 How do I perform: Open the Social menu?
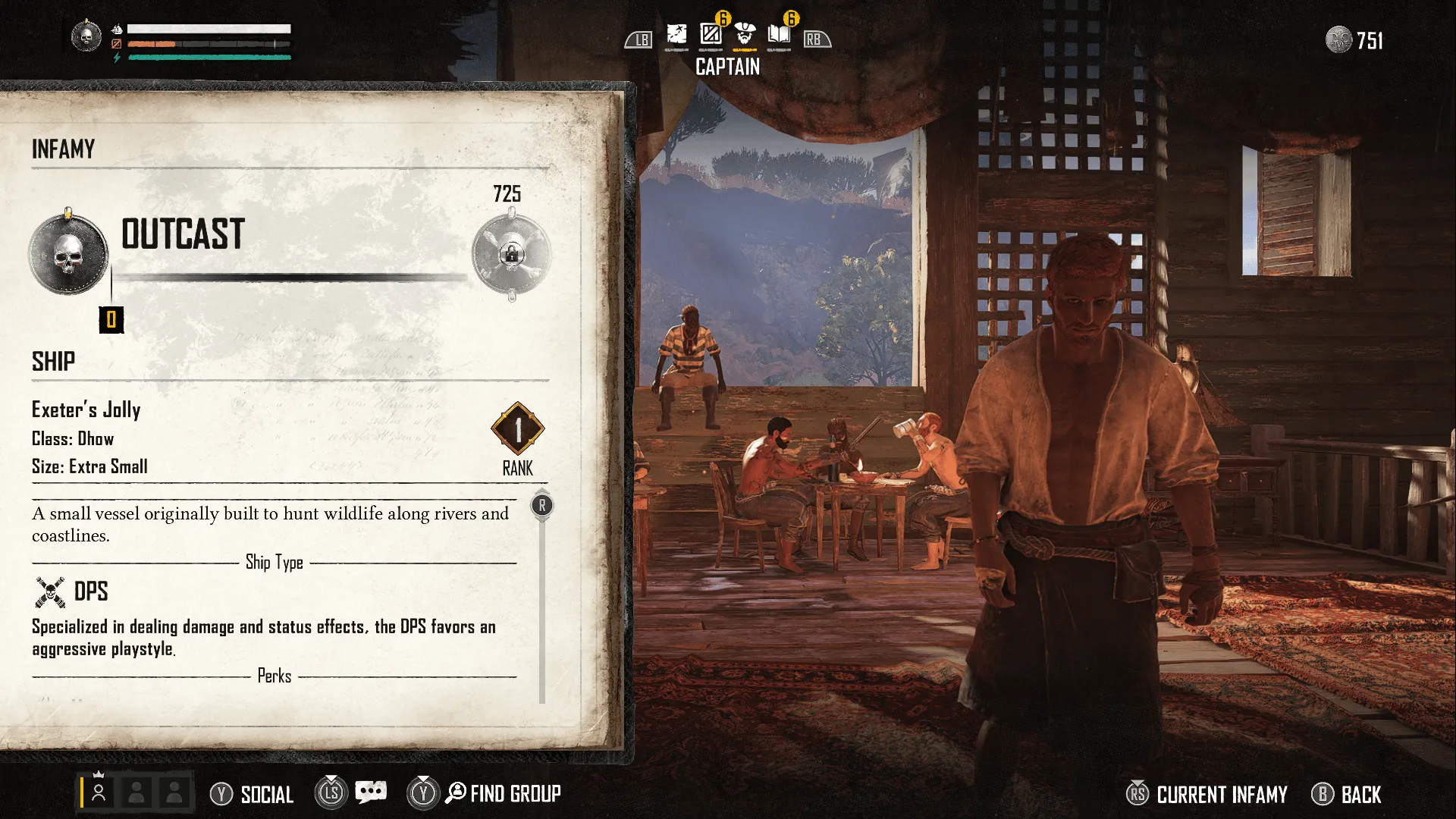(x=252, y=794)
